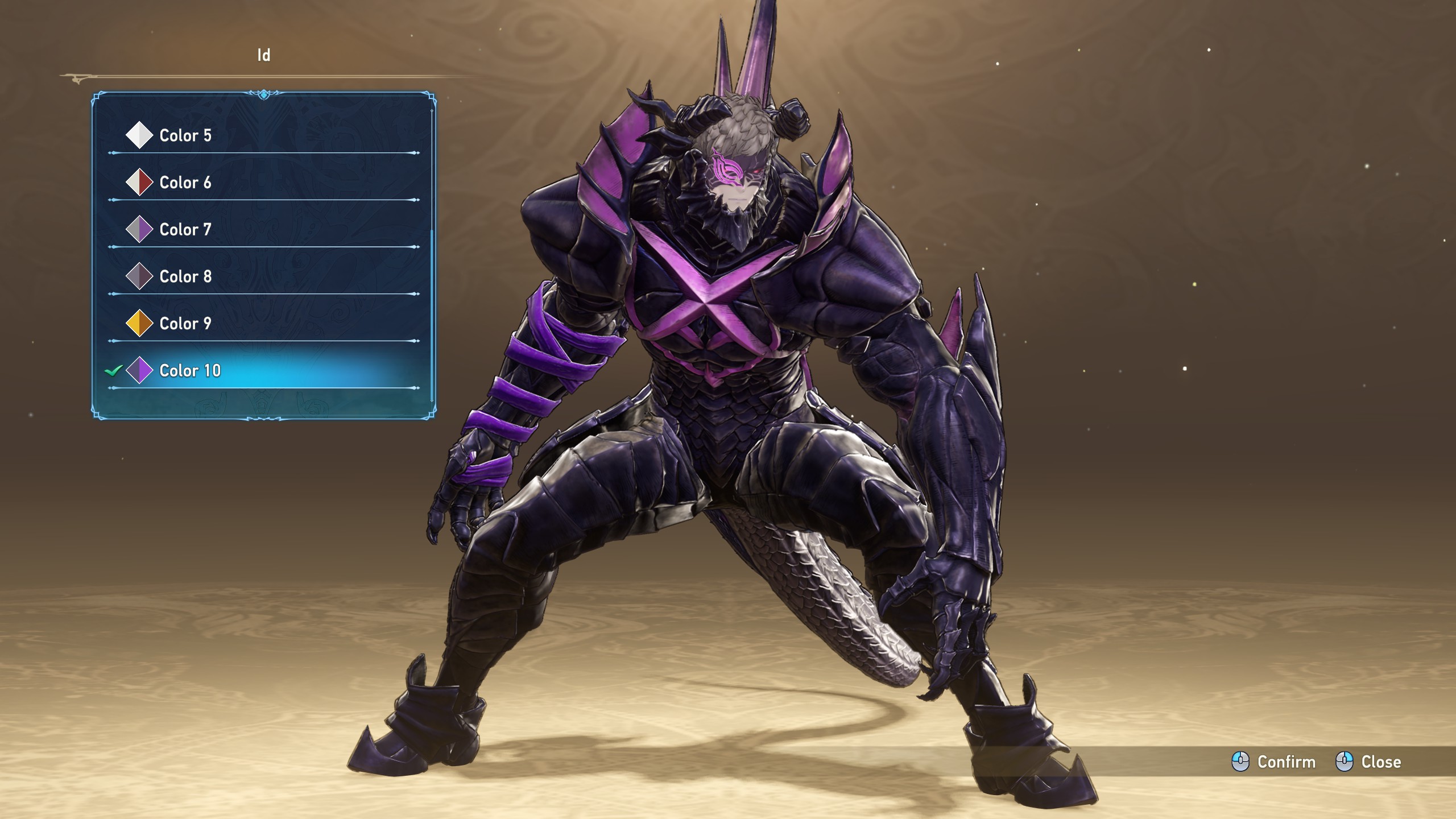Click the Confirm button
Image resolution: width=1456 pixels, height=819 pixels.
(1274, 762)
